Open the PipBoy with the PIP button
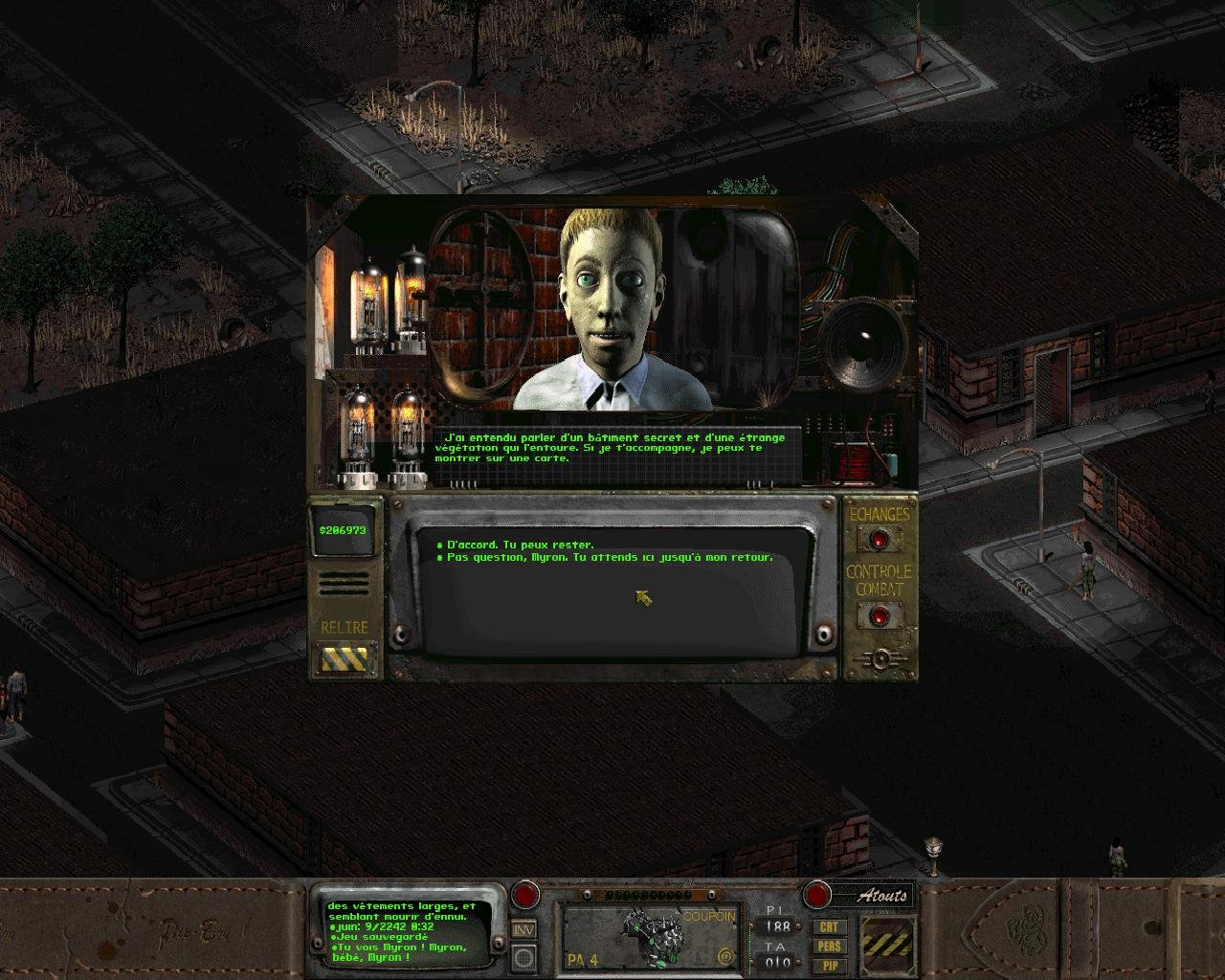 pos(829,966)
